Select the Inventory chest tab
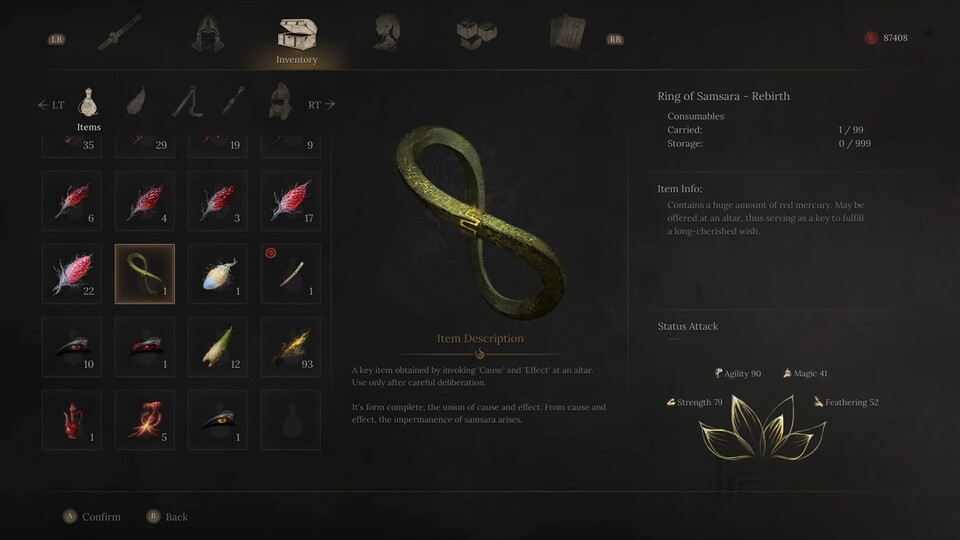This screenshot has height=540, width=960. (x=297, y=37)
